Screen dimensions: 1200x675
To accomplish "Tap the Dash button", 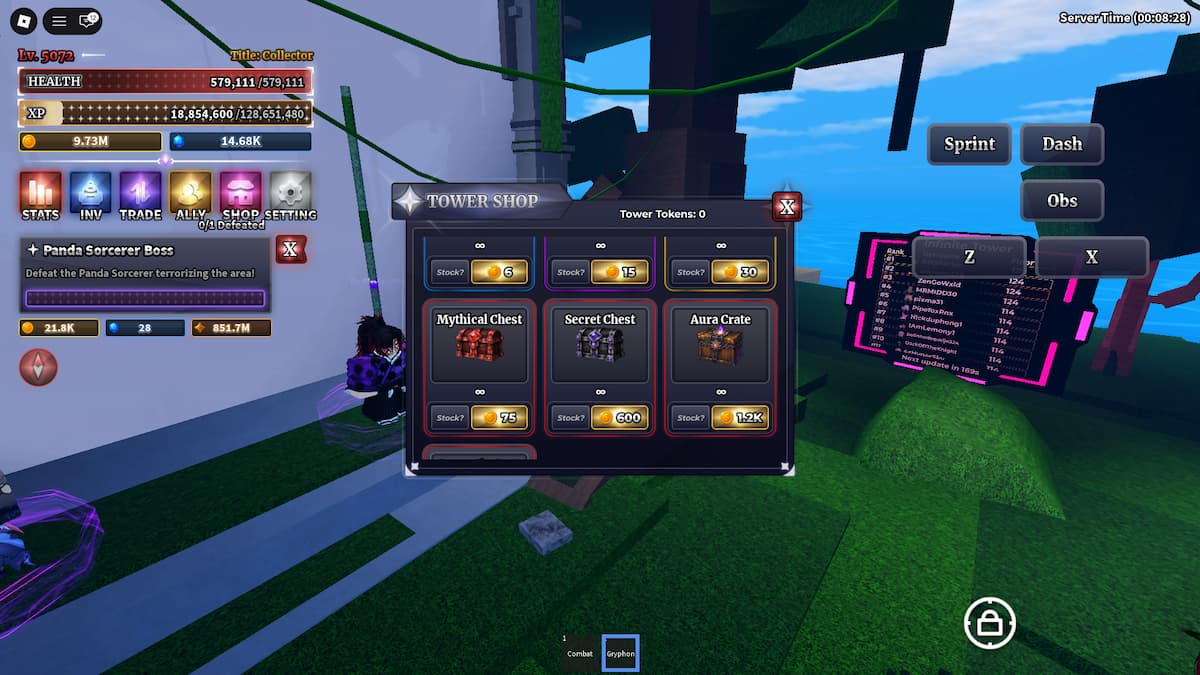I will tap(1062, 144).
